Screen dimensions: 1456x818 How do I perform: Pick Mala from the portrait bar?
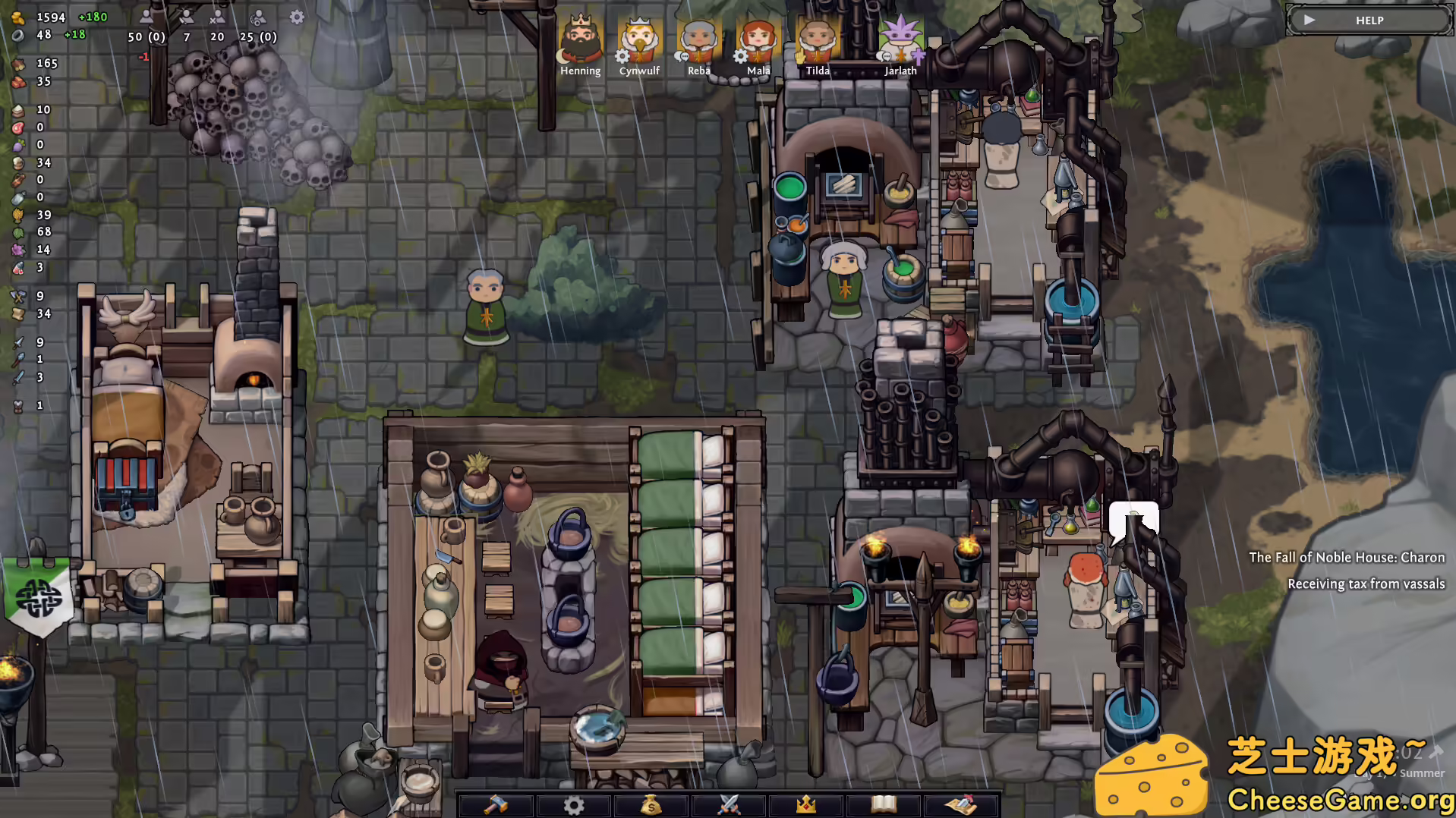click(758, 39)
